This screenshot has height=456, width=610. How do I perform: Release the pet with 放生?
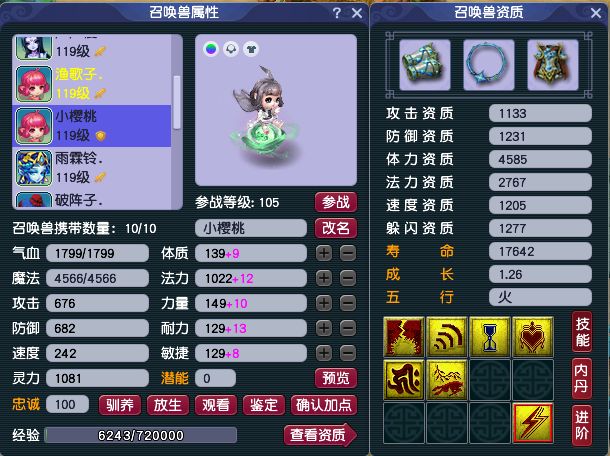pyautogui.click(x=167, y=405)
